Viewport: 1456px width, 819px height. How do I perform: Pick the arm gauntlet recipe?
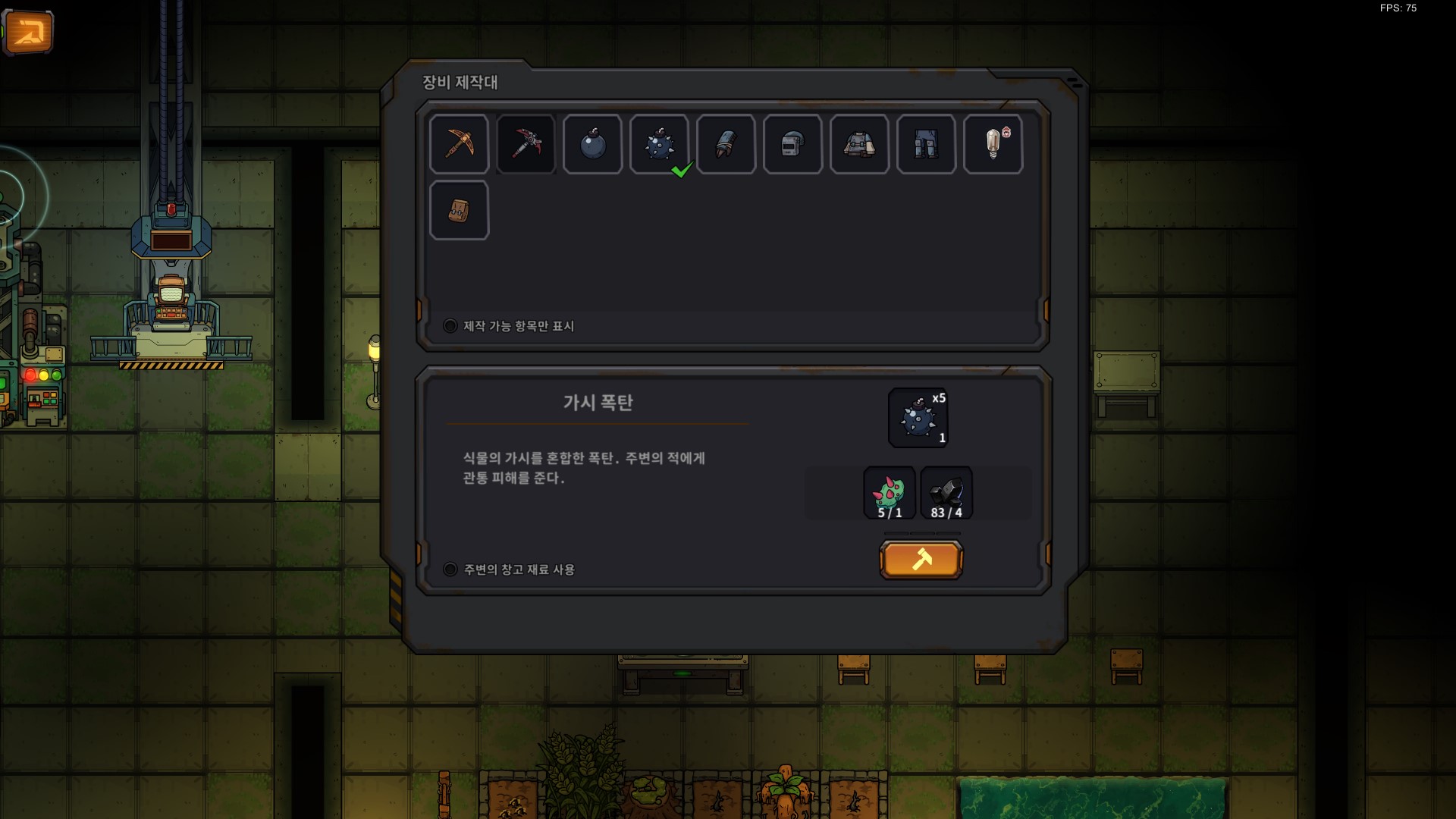(726, 144)
